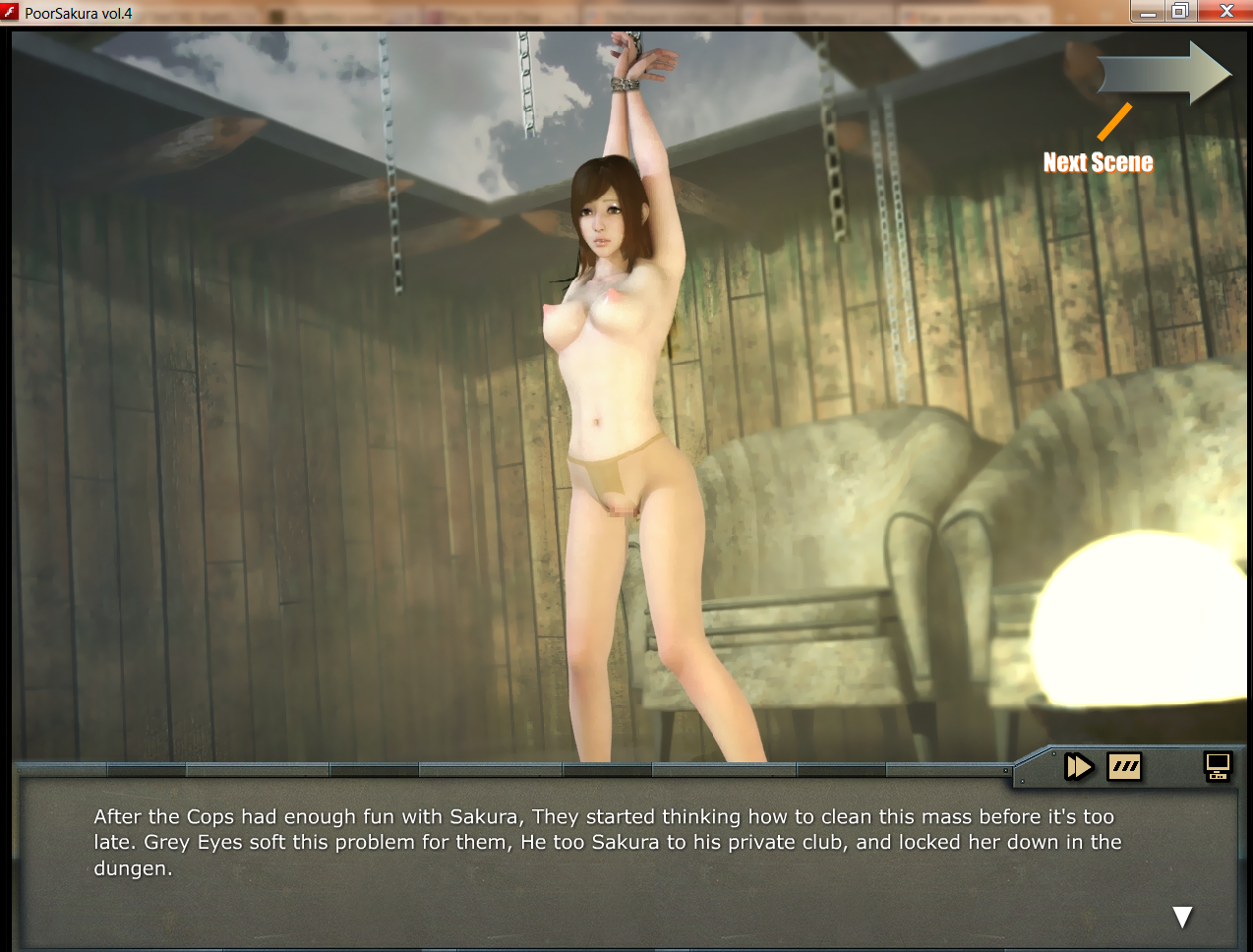Close the PoorSakura vol.4 window
This screenshot has height=952, width=1253.
tap(1226, 11)
